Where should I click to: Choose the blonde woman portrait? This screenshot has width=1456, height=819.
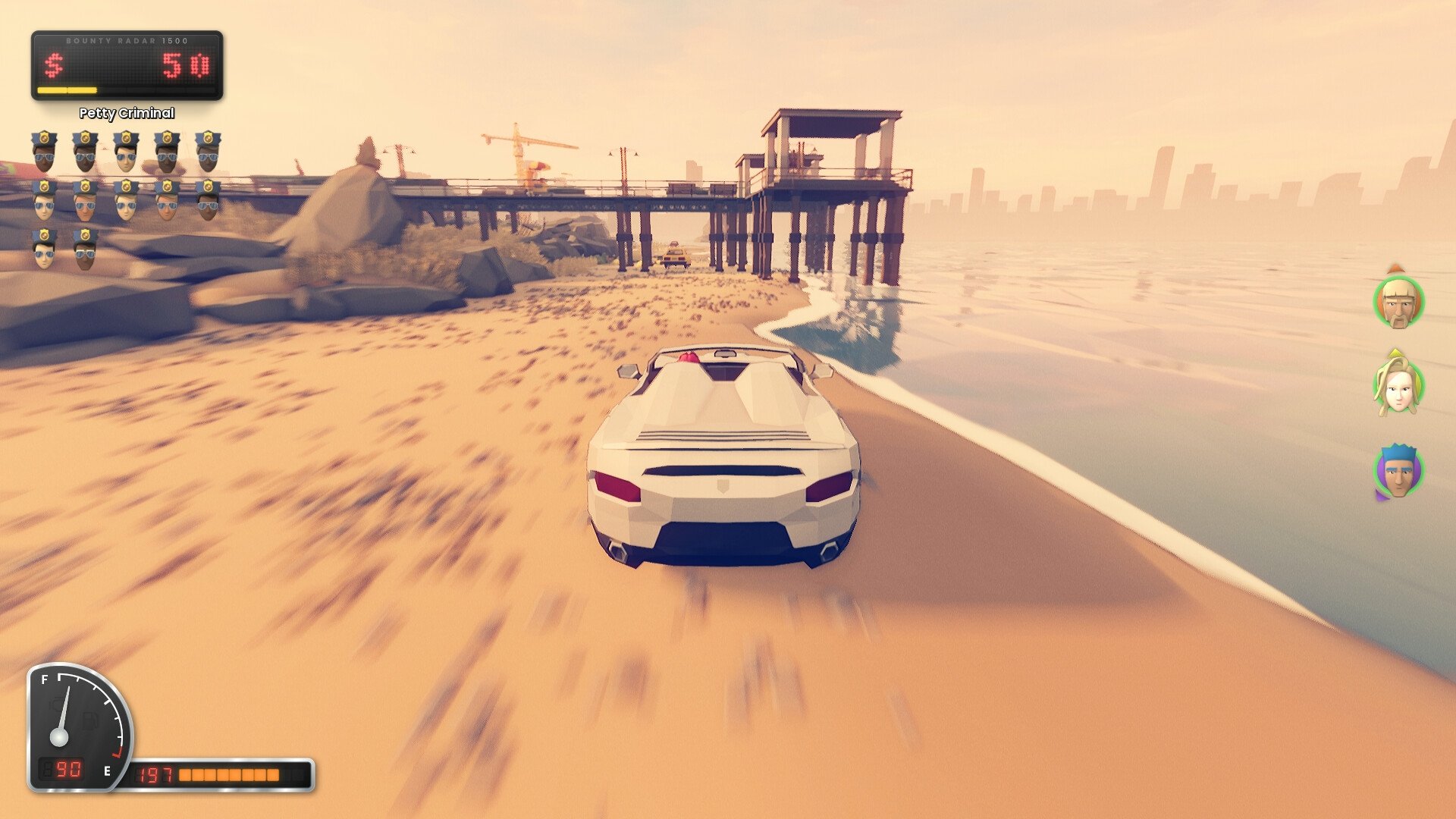1398,387
